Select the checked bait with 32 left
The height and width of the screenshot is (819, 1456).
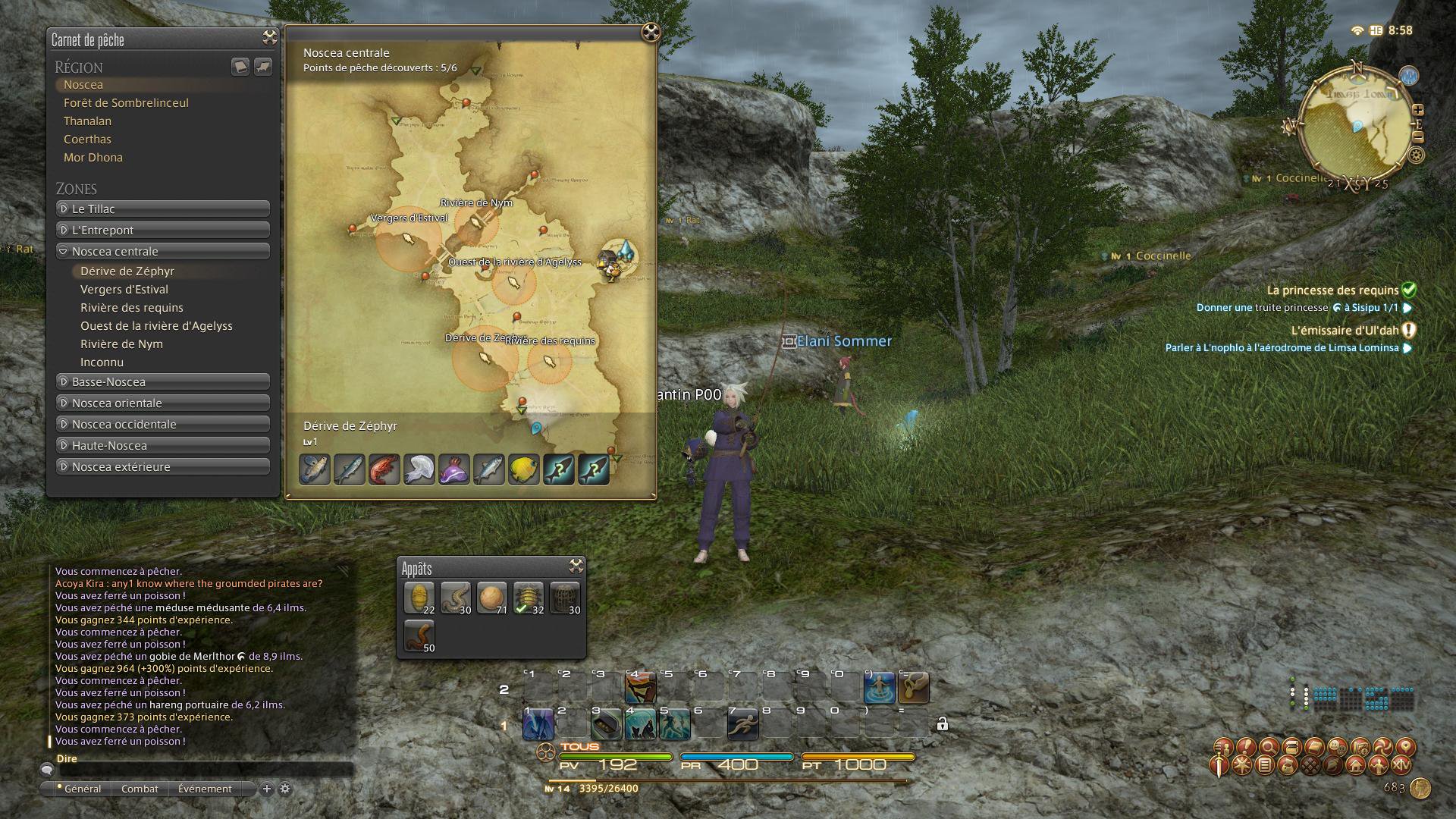(528, 598)
